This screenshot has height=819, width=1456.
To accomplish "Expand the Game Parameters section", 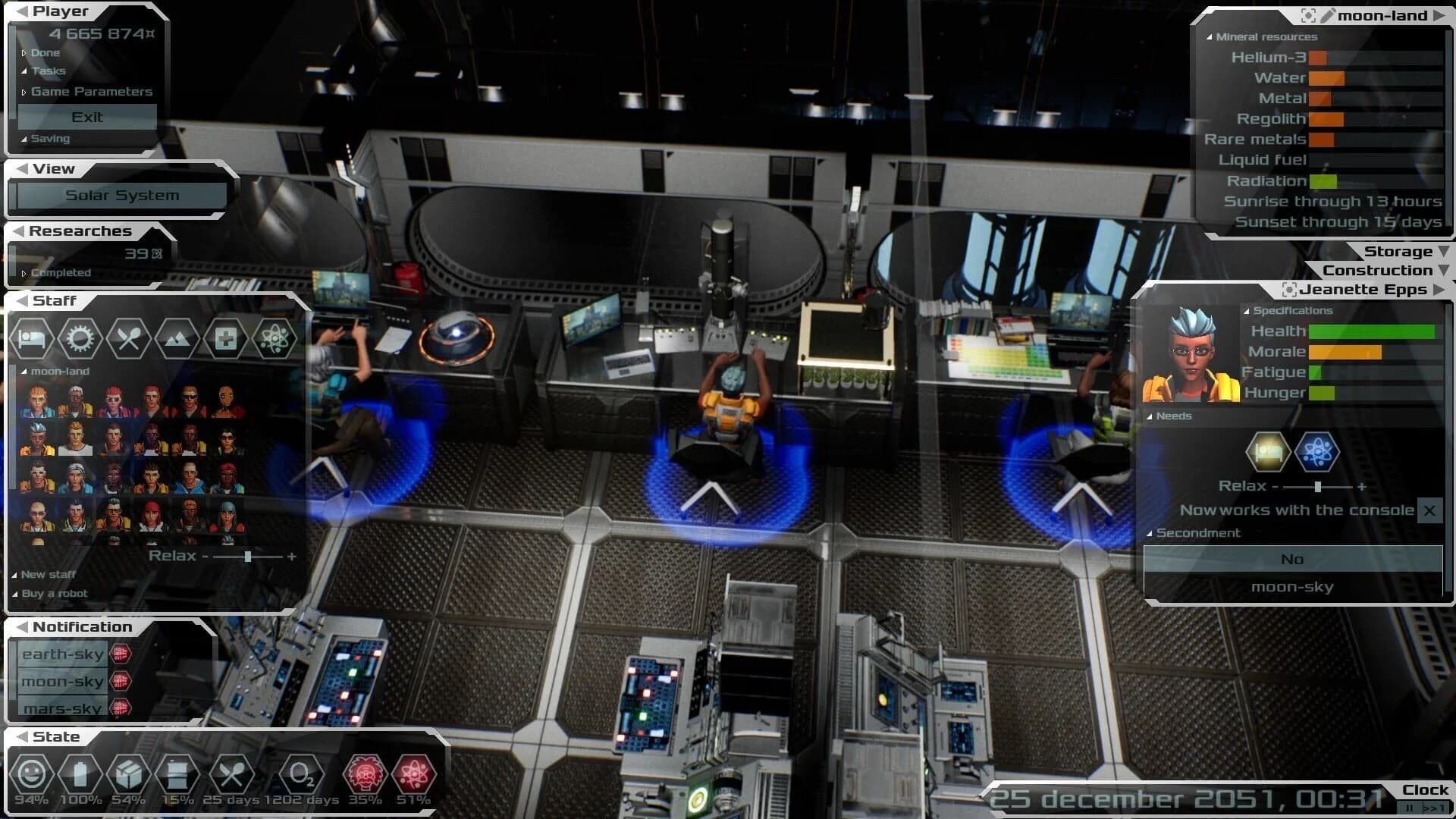I will [91, 91].
